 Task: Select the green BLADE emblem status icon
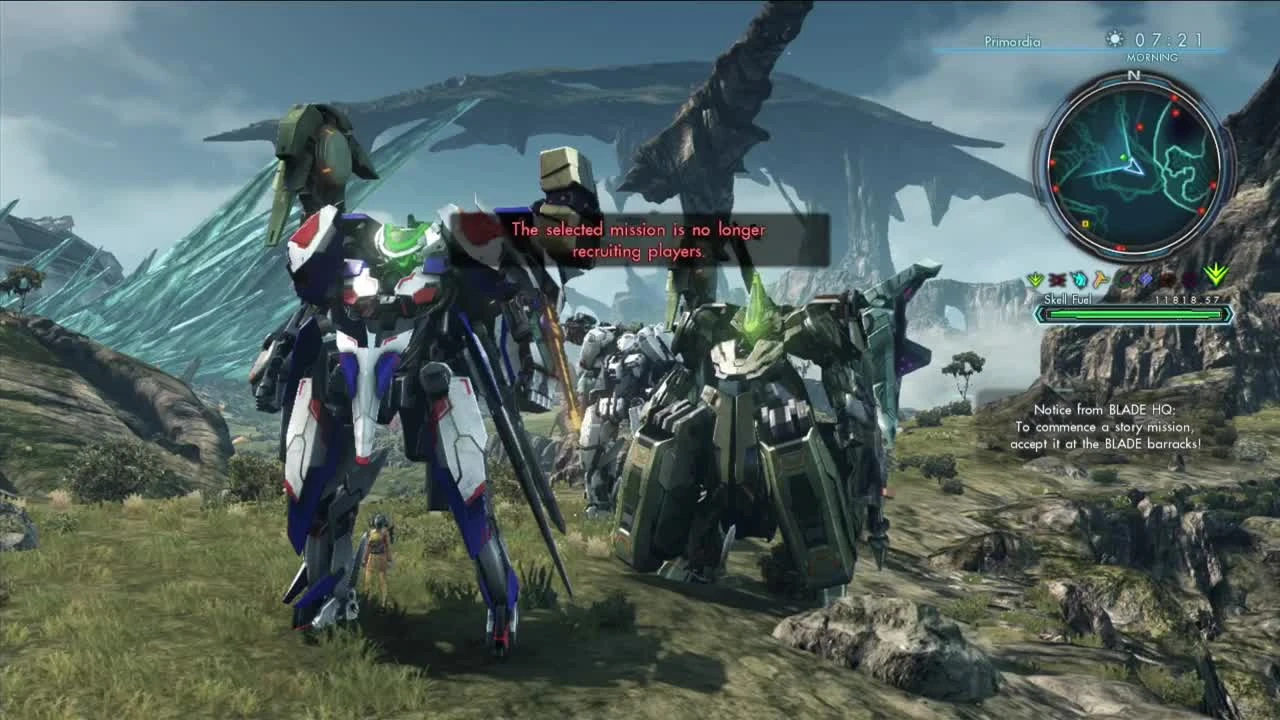[x=1035, y=278]
